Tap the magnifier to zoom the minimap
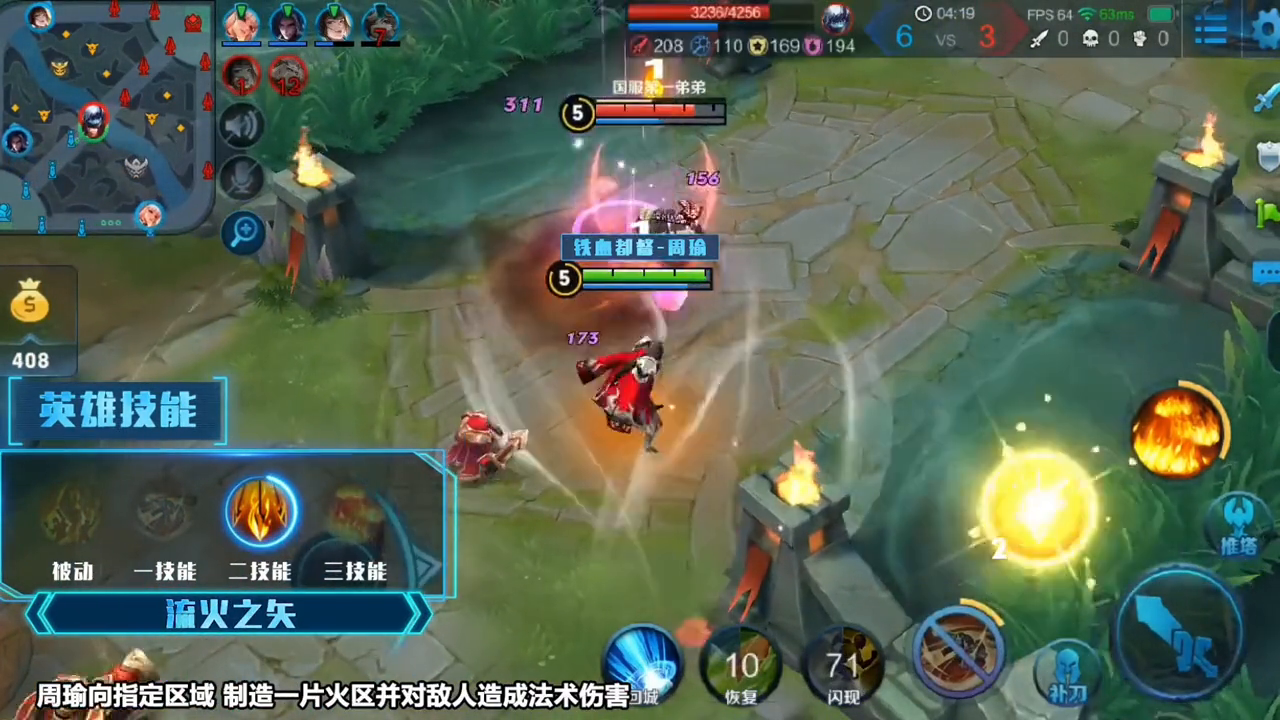 (243, 231)
